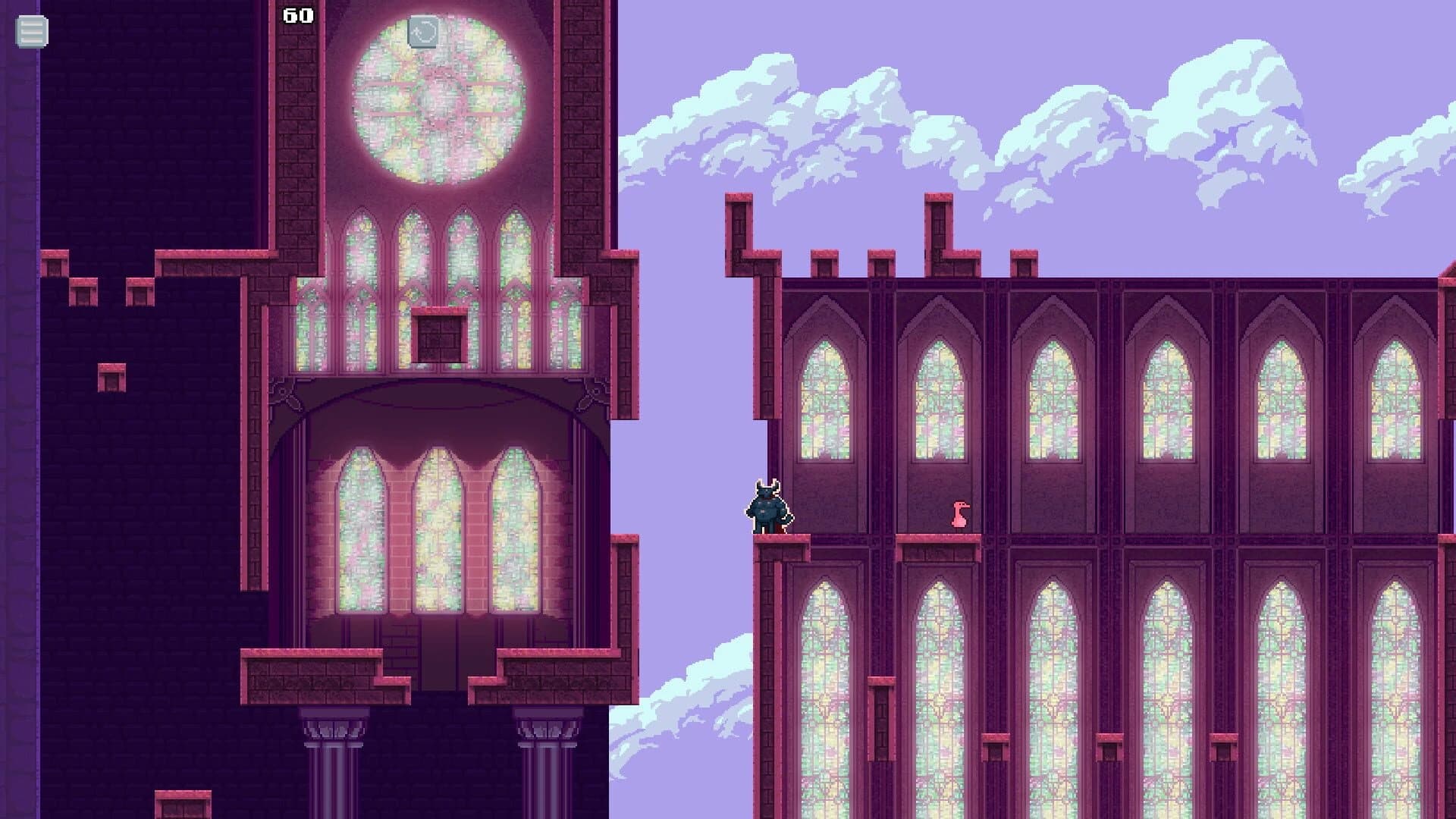Open the hamburger pause menu icon
Viewport: 1456px width, 819px height.
tap(30, 33)
